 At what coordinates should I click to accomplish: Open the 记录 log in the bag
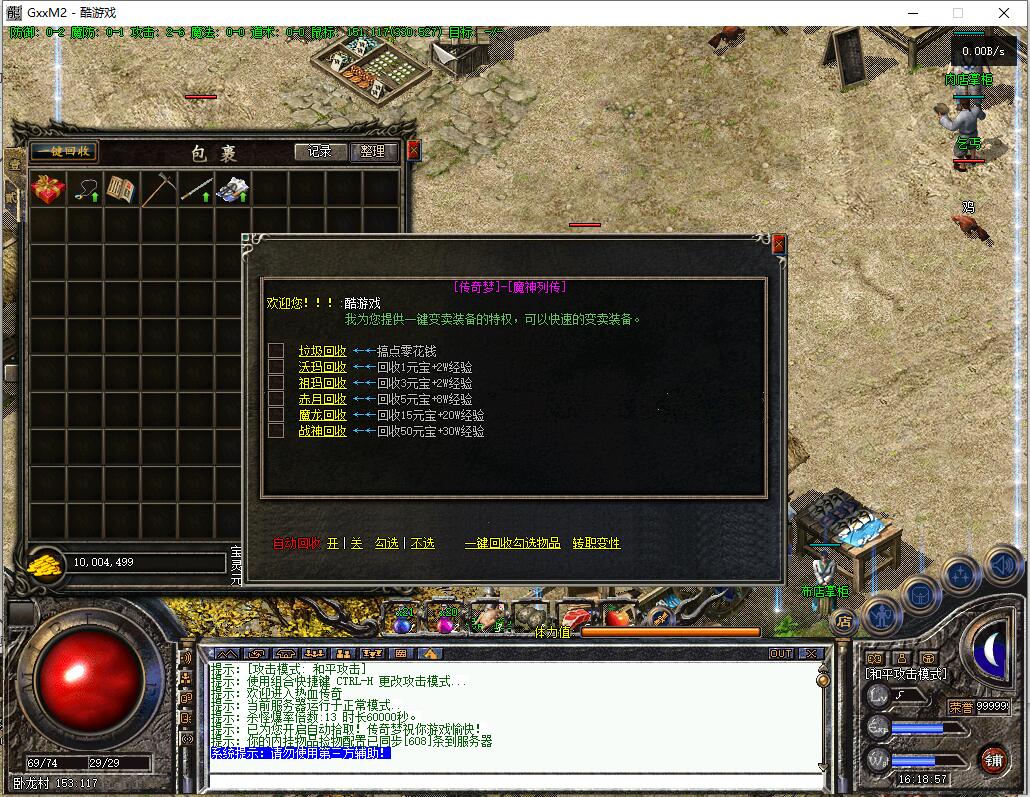[320, 152]
